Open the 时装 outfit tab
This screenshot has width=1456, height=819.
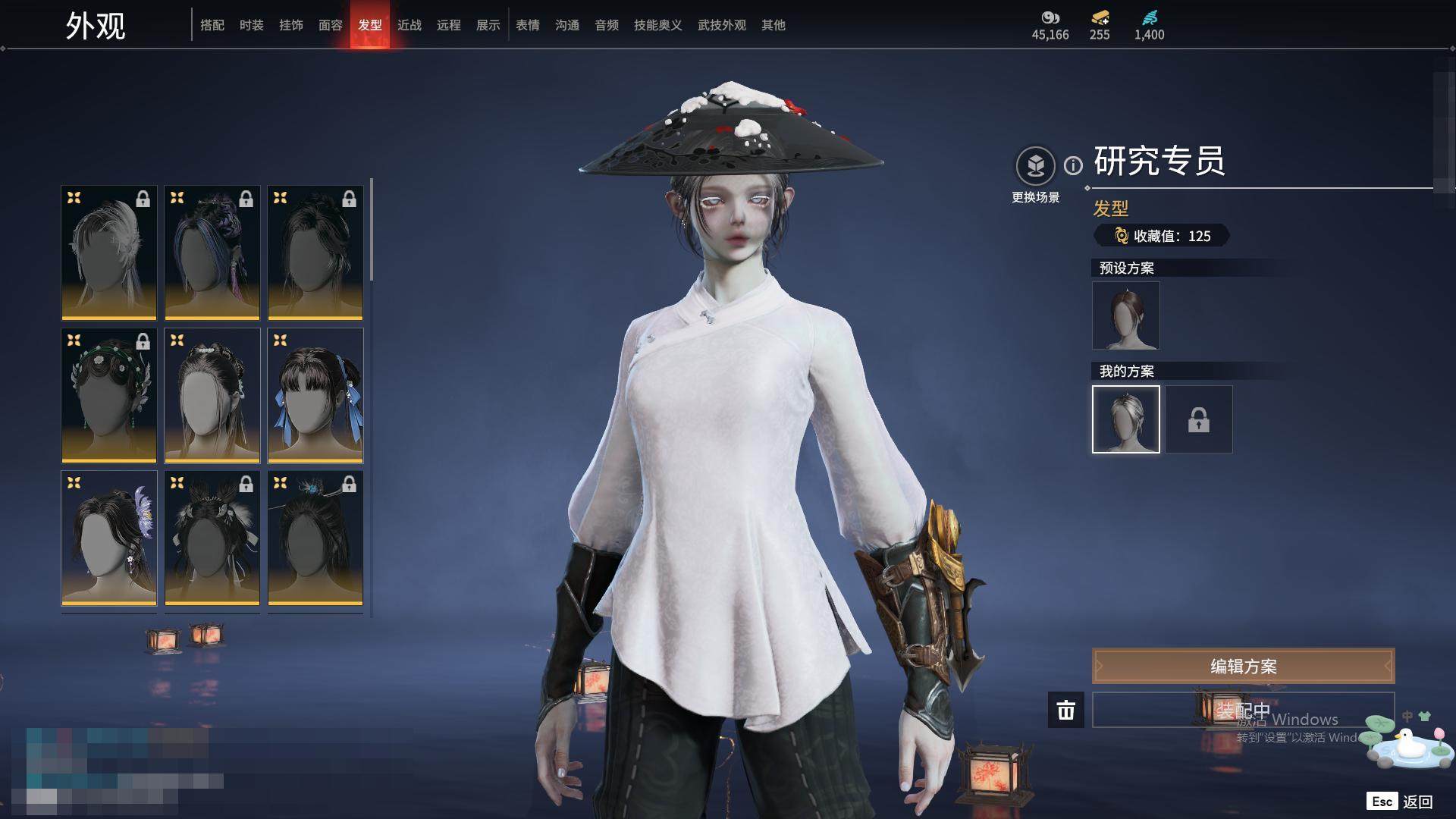252,25
